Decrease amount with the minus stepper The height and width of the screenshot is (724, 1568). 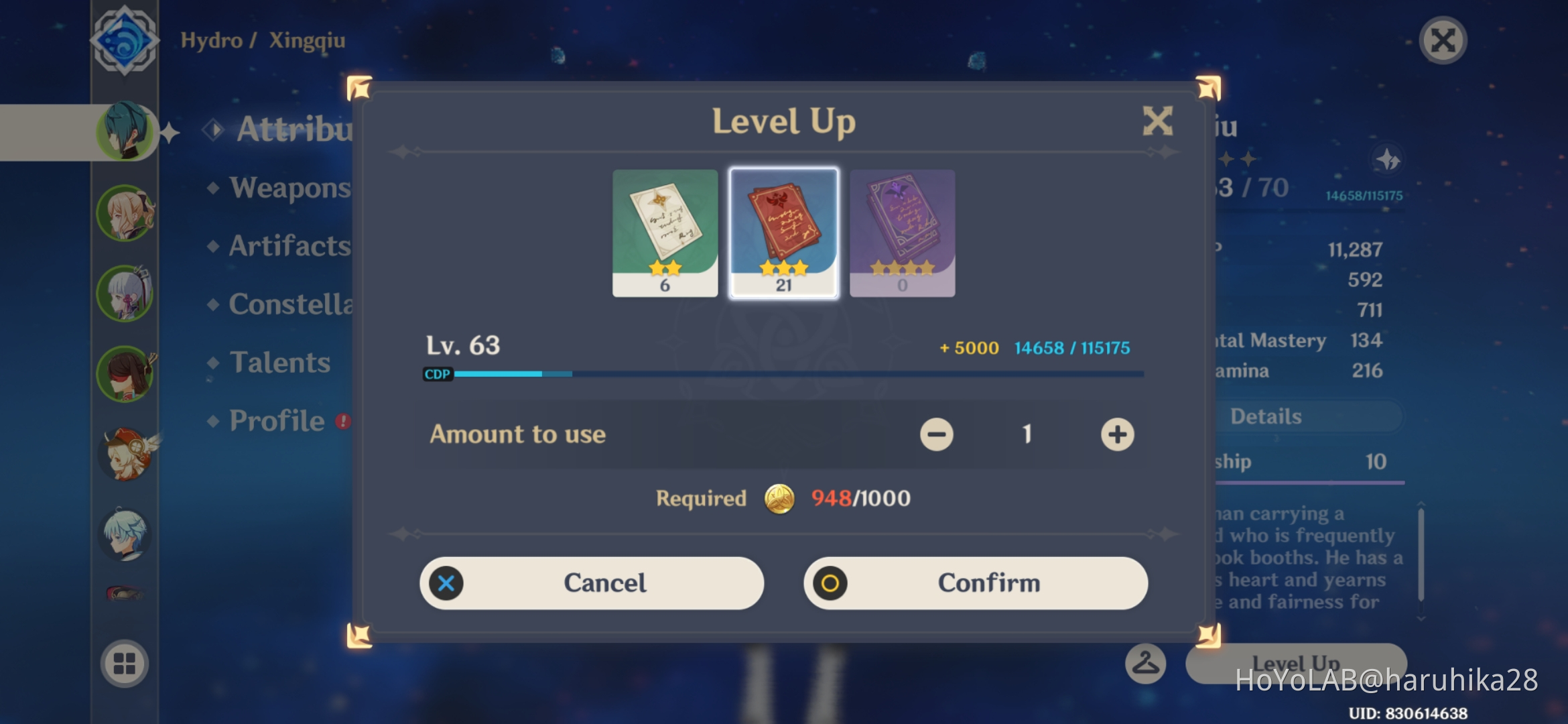coord(936,434)
